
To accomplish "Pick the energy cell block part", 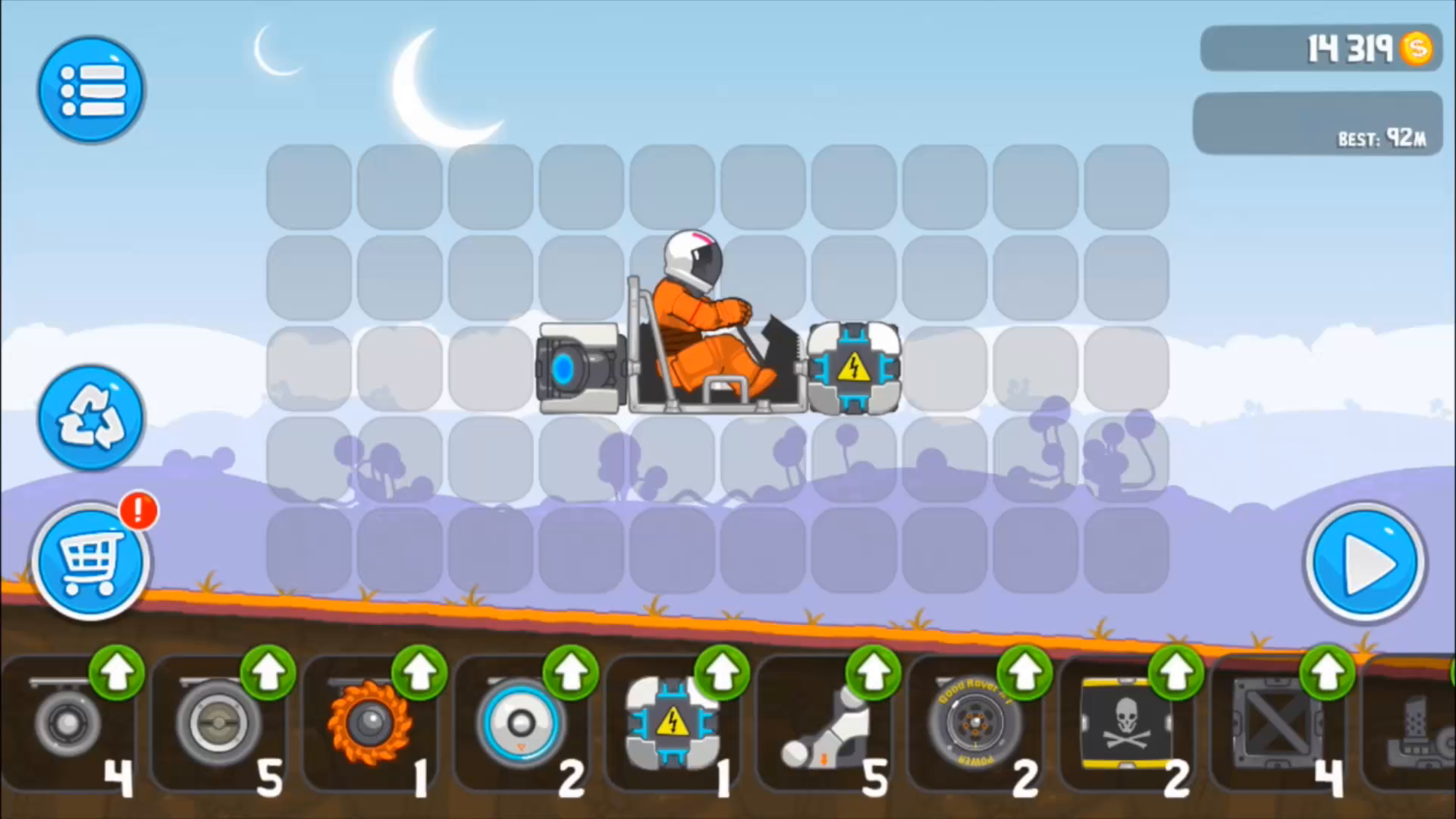I will coord(673,724).
